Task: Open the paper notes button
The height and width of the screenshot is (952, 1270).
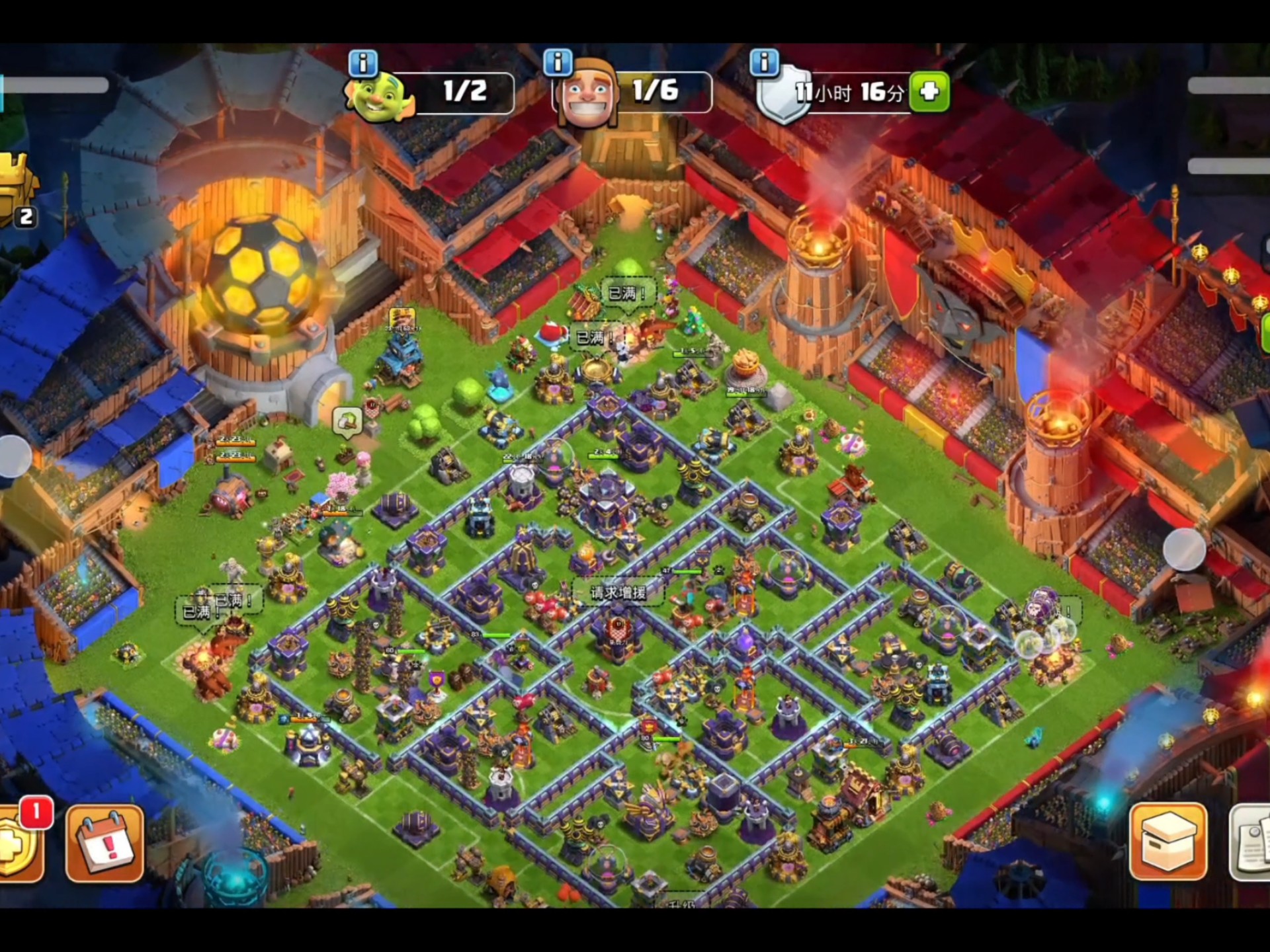Action: 1251,843
